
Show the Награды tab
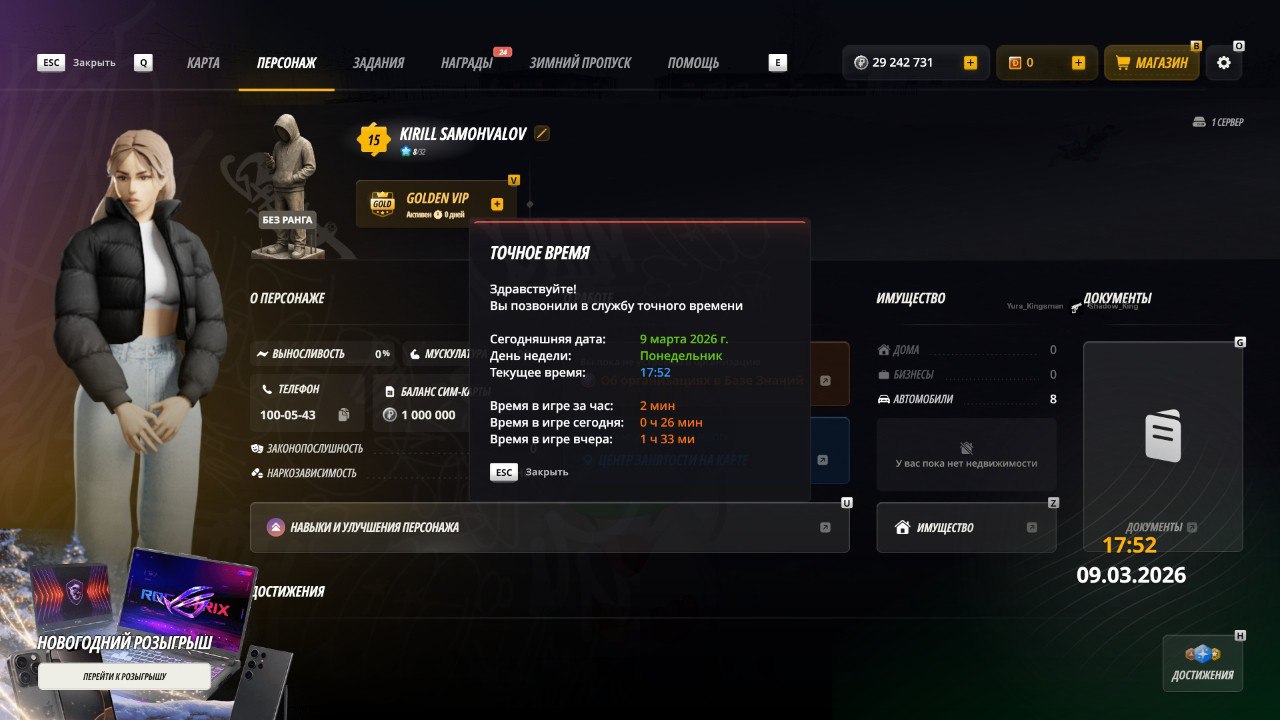click(466, 63)
